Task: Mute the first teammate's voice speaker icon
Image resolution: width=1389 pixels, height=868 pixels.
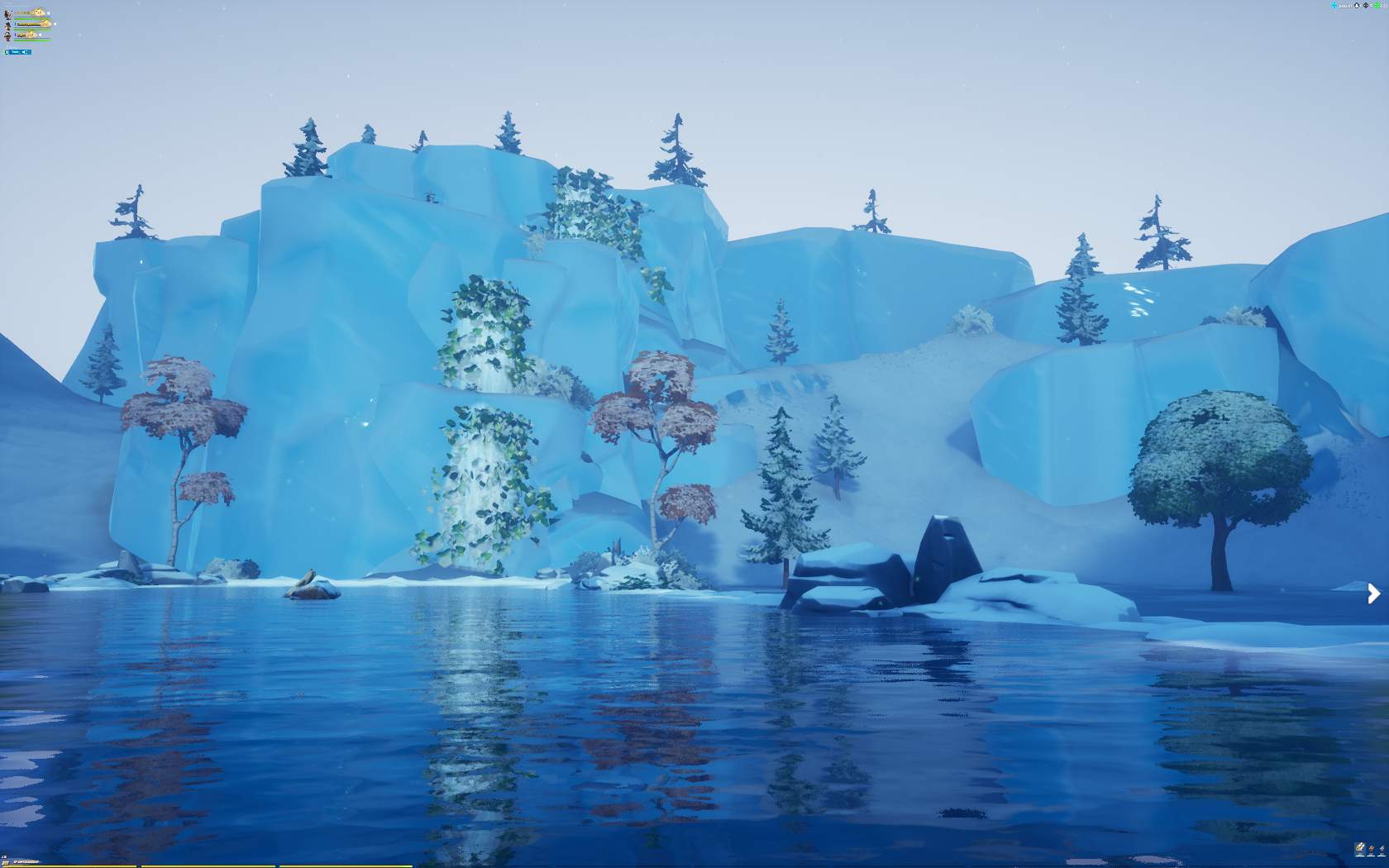Action: (x=49, y=13)
